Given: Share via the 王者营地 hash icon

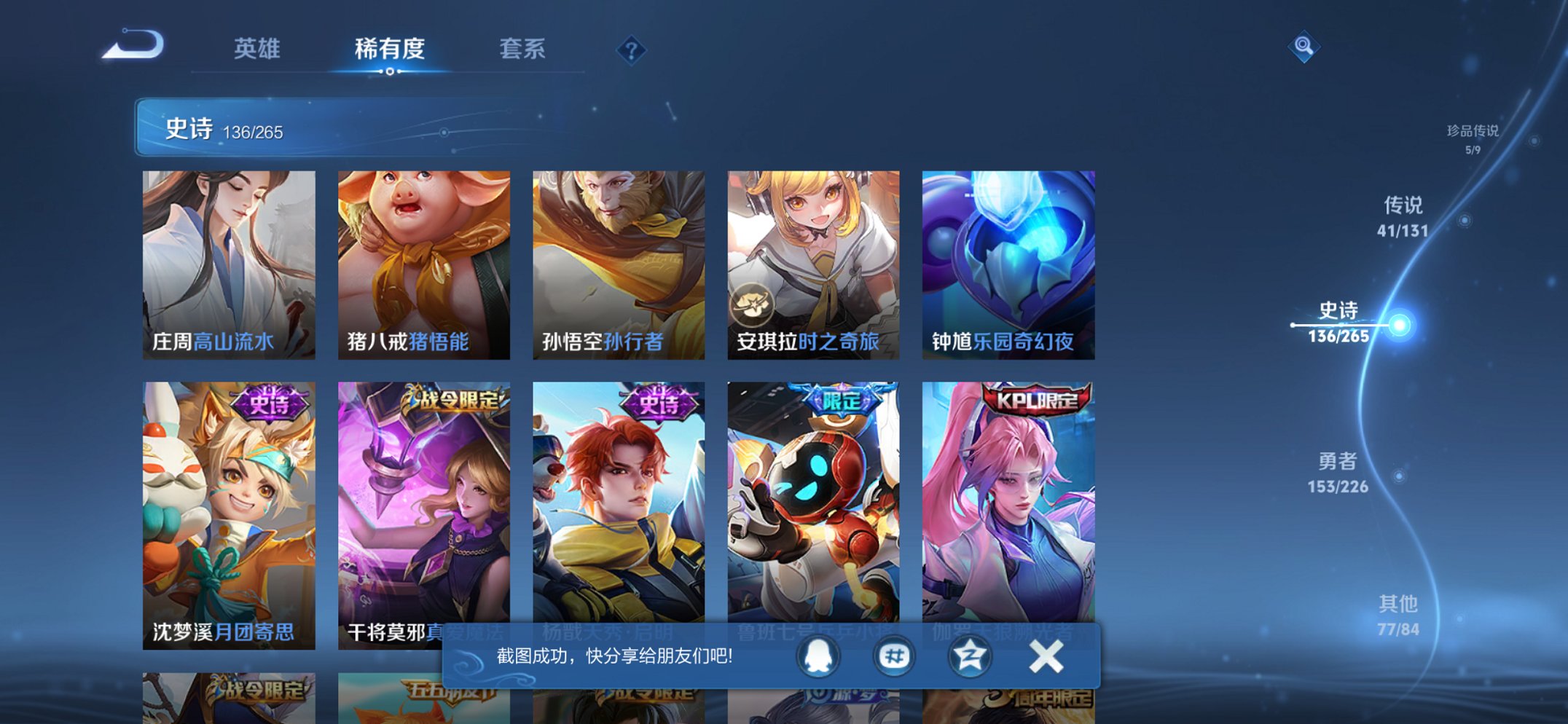Looking at the screenshot, I should (x=894, y=654).
